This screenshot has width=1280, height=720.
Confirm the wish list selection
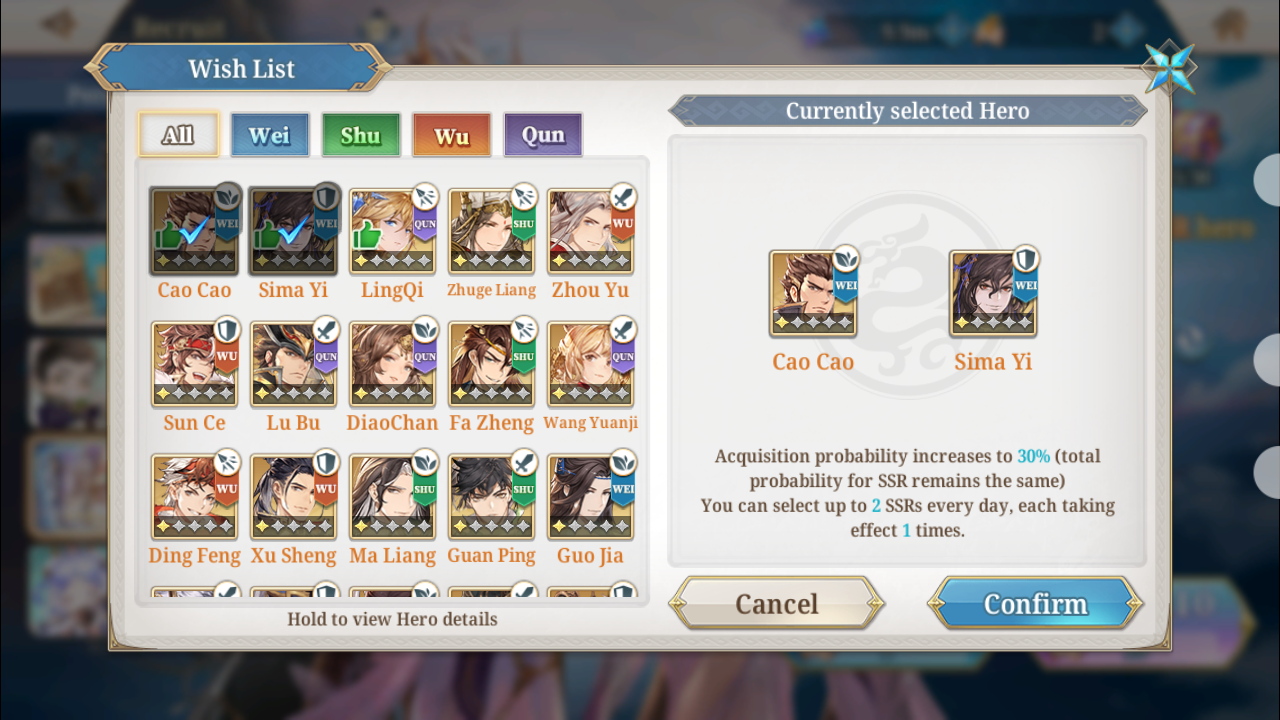coord(1035,603)
